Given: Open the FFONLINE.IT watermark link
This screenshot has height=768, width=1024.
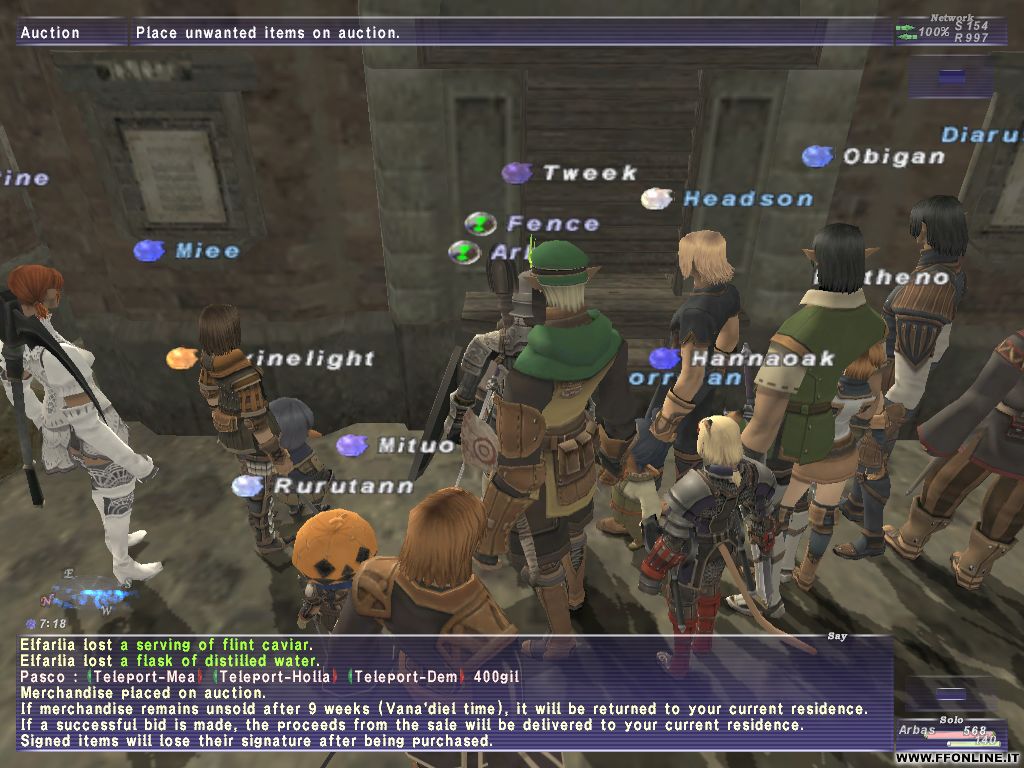Looking at the screenshot, I should [x=956, y=758].
